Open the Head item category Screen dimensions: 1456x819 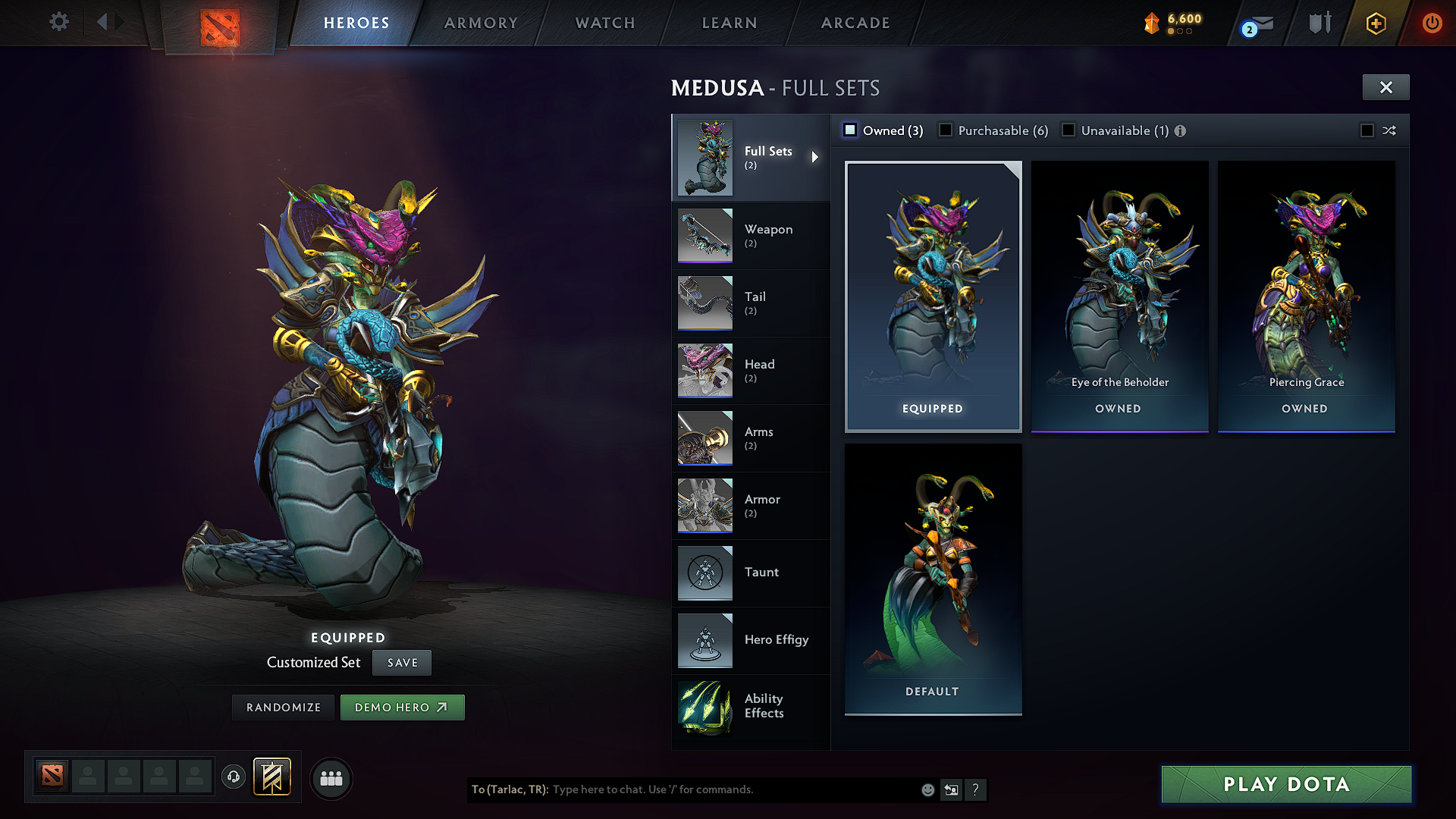click(x=750, y=371)
